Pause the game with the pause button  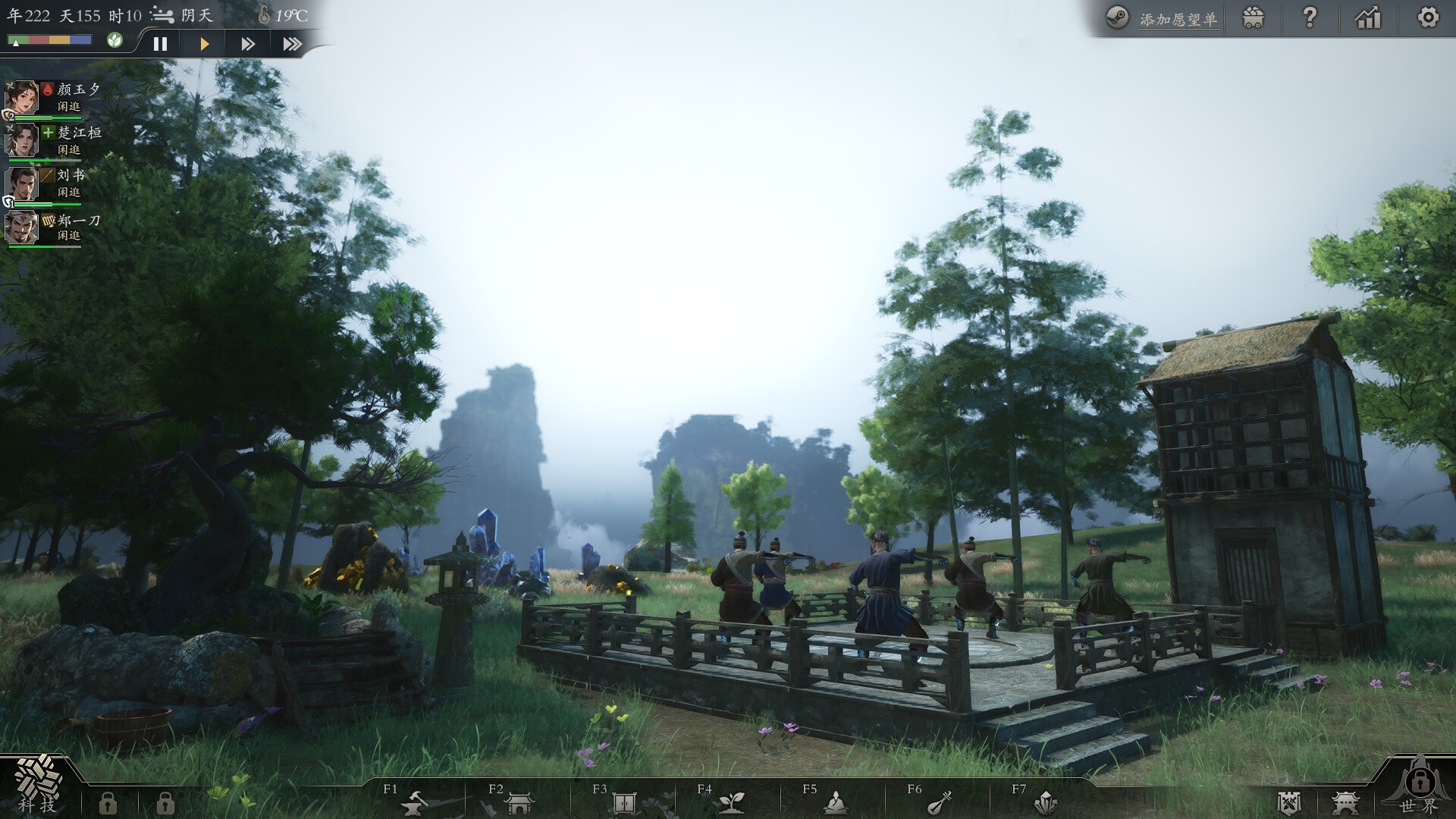coord(160,43)
